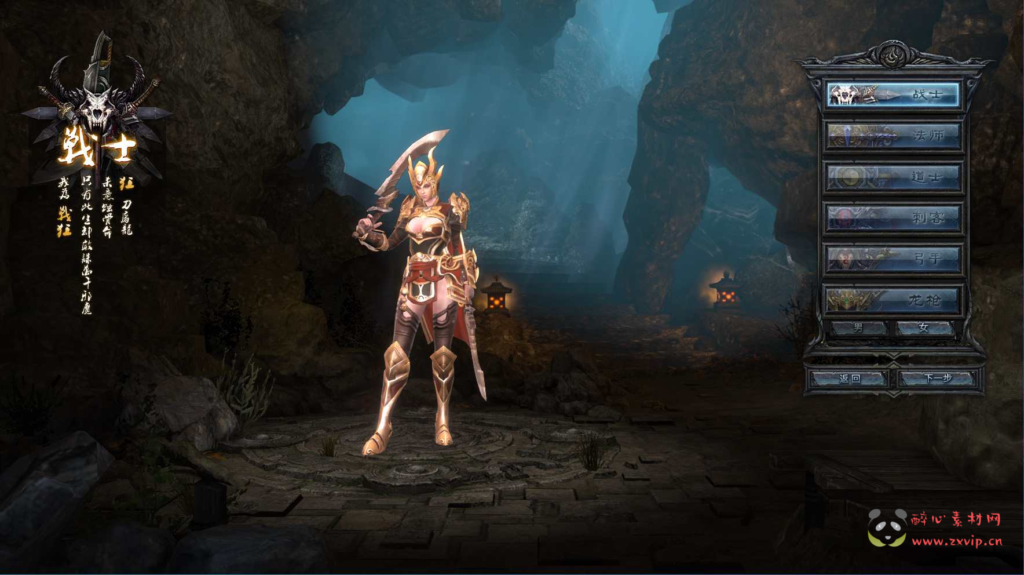Go back with the 返回 button

[x=848, y=378]
